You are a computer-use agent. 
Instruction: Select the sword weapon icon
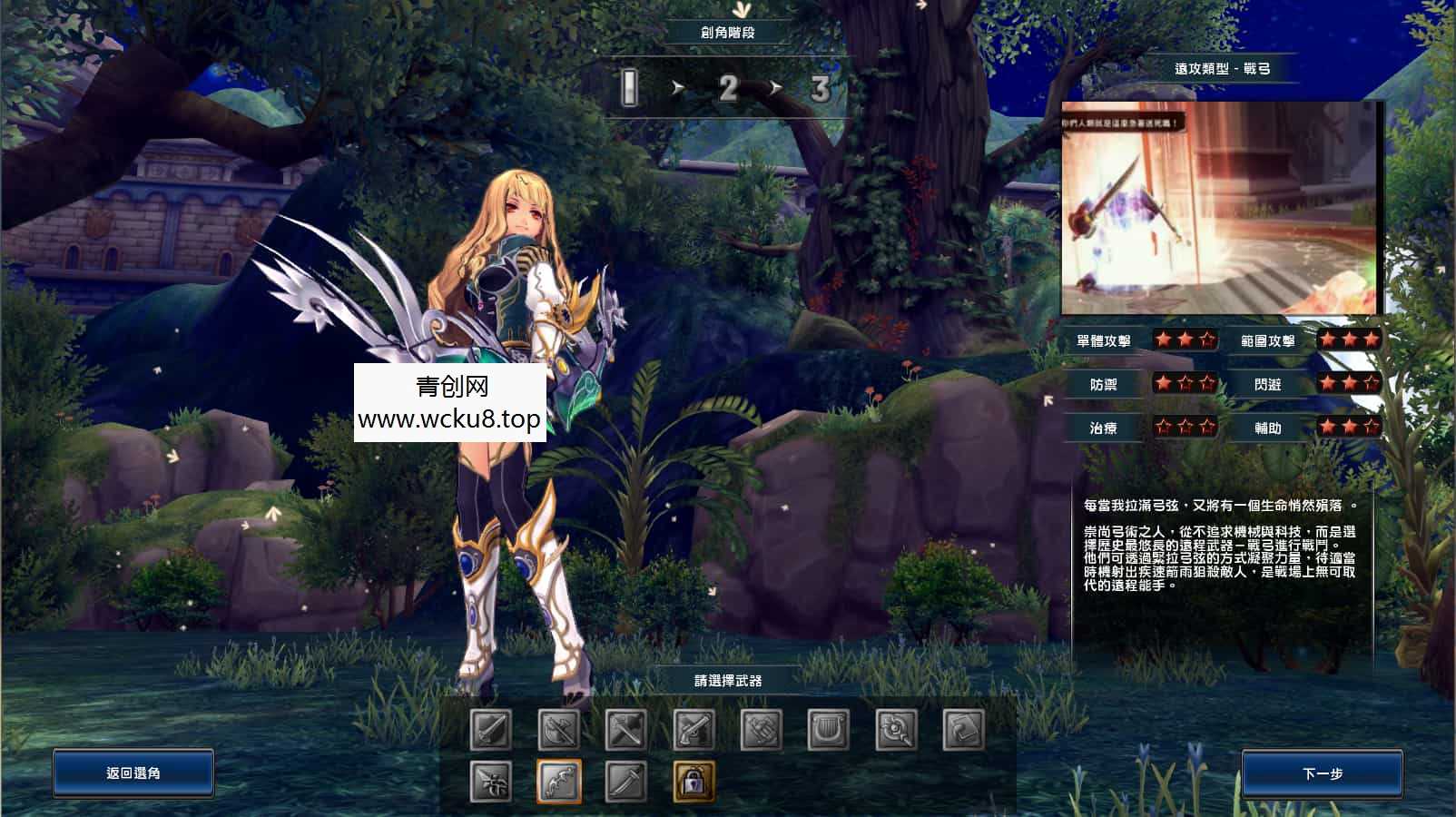pyautogui.click(x=491, y=728)
